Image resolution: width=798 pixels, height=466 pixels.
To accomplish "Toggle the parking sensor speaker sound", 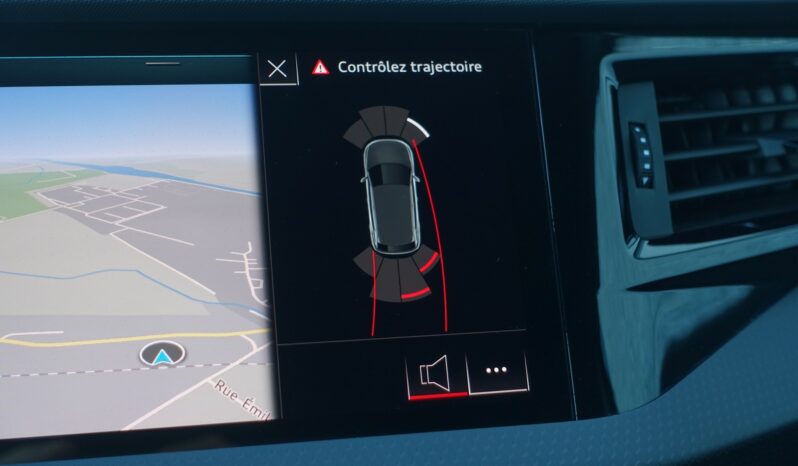I will click(x=436, y=373).
